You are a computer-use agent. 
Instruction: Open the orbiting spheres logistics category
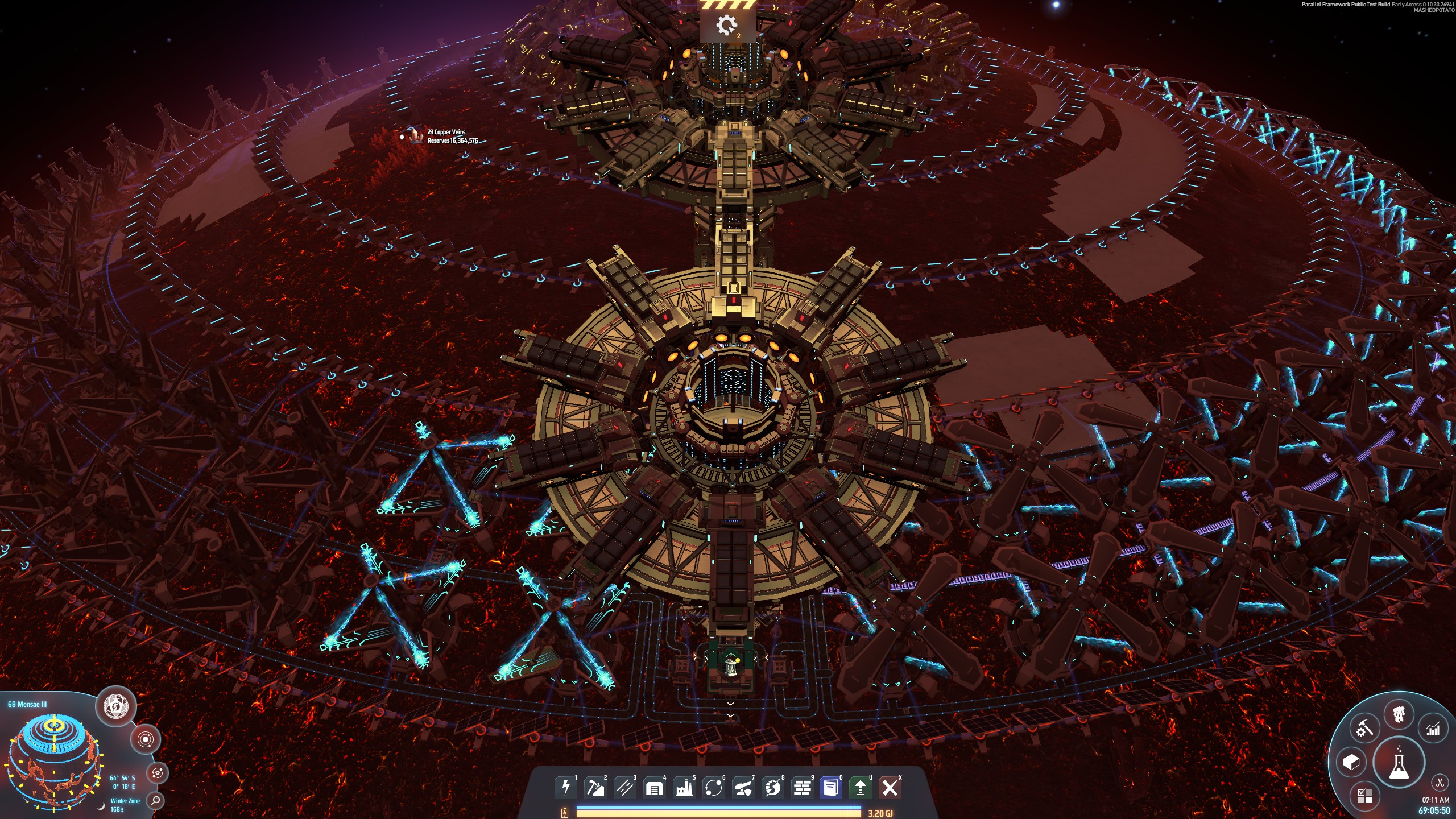pos(713,788)
